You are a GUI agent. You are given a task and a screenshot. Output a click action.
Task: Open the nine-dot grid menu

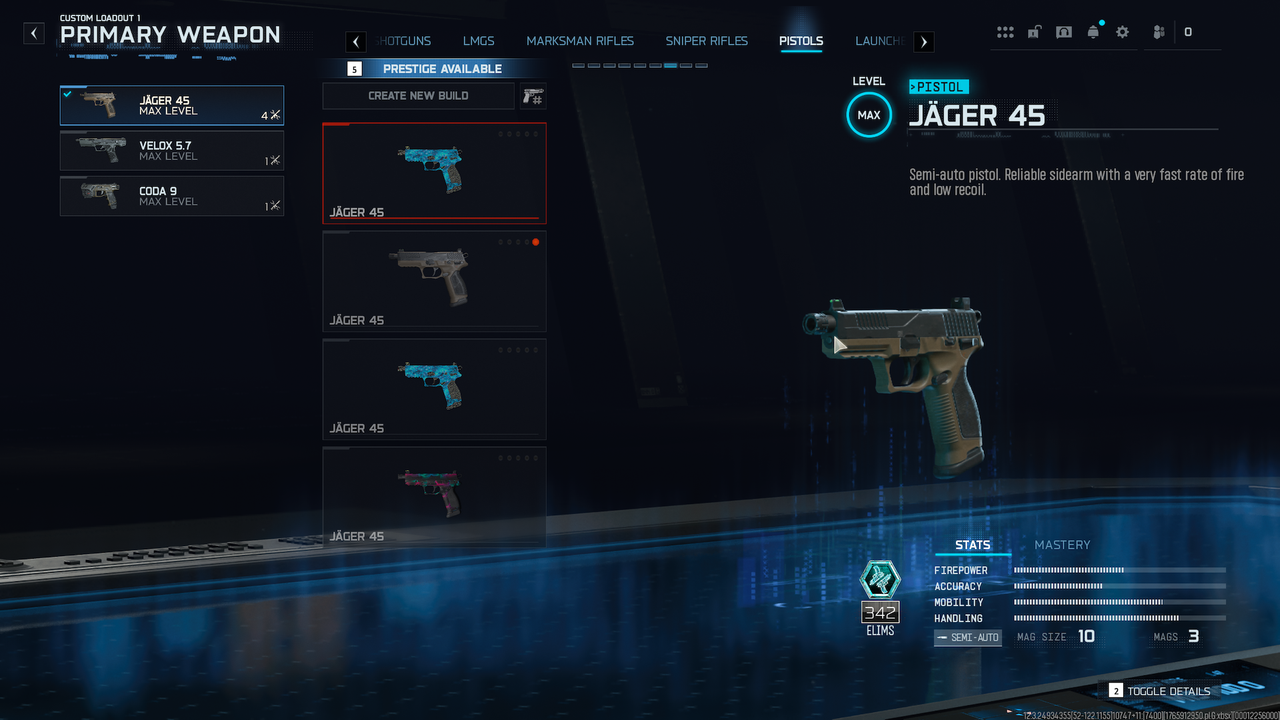click(1005, 32)
